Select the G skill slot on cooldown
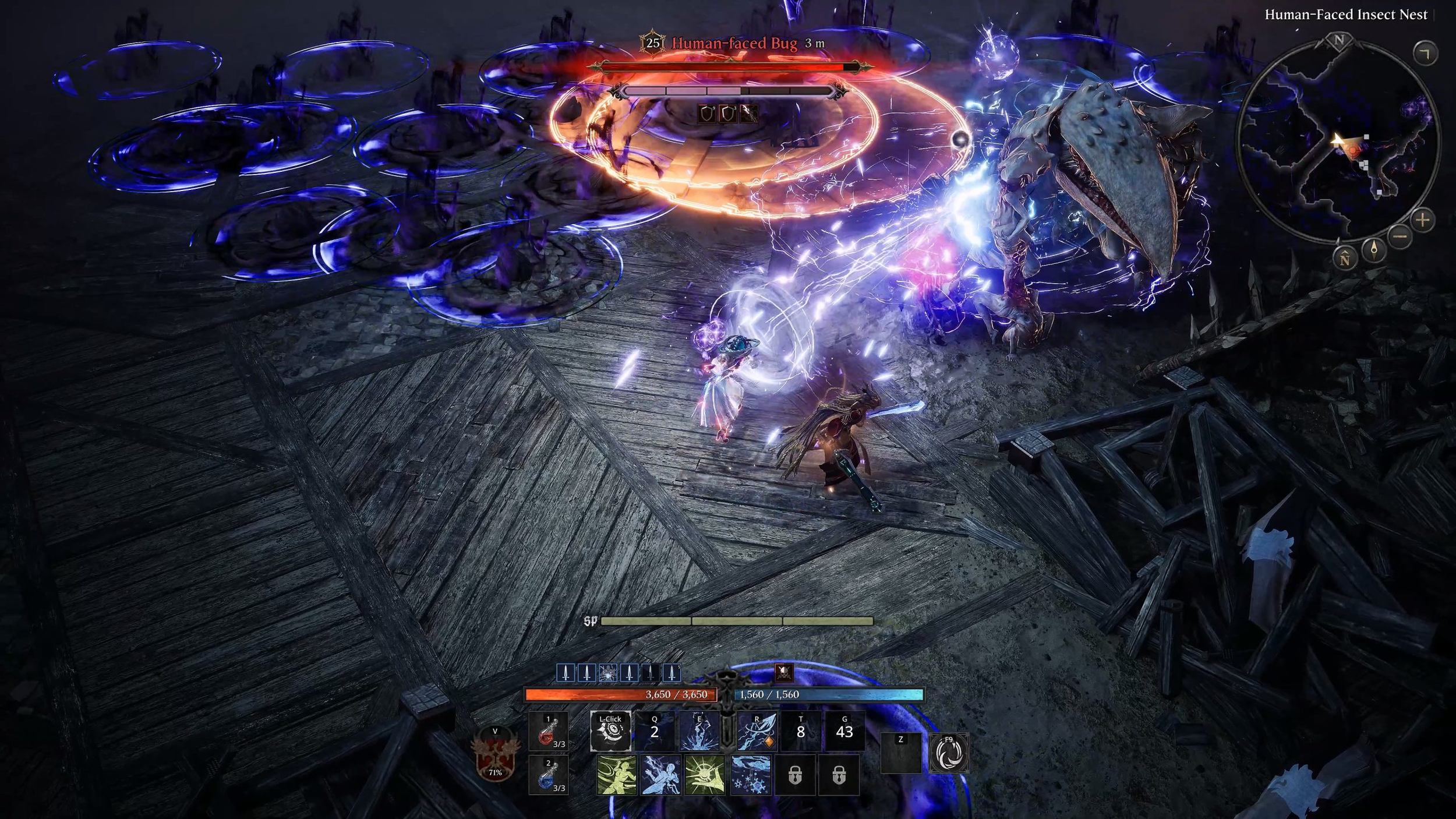Screen dimensions: 1456x819 tap(844, 730)
